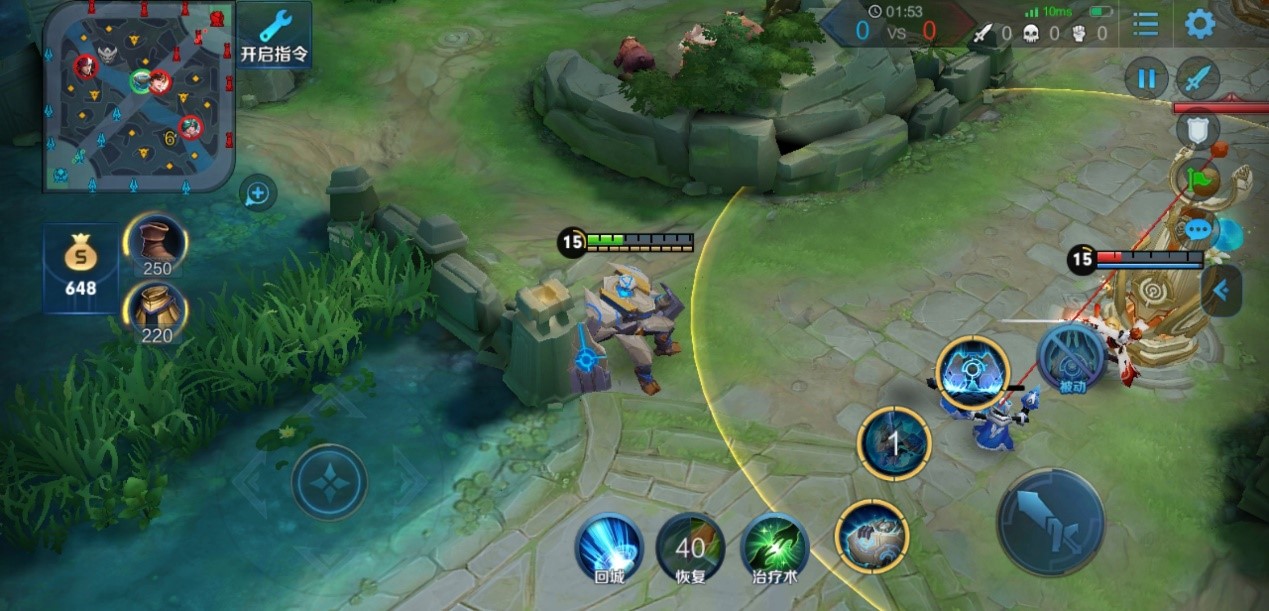Cast the 治疗术 heal spell
Viewport: 1269px width, 611px height.
775,547
